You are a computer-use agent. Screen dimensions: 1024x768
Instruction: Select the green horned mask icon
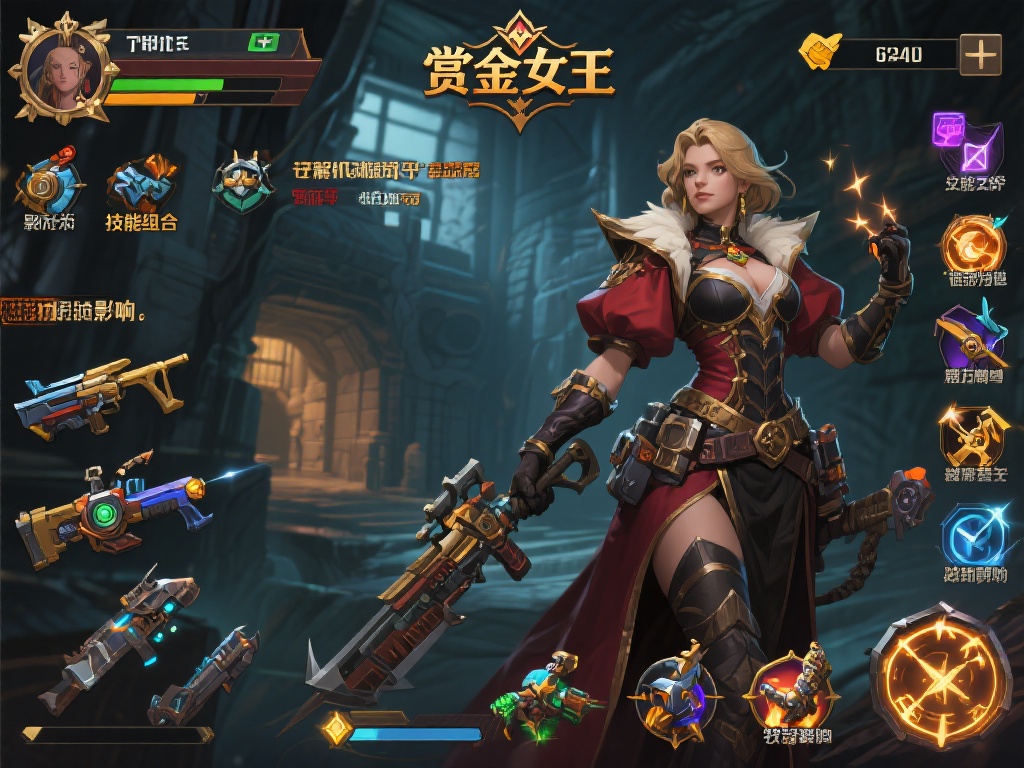242,182
